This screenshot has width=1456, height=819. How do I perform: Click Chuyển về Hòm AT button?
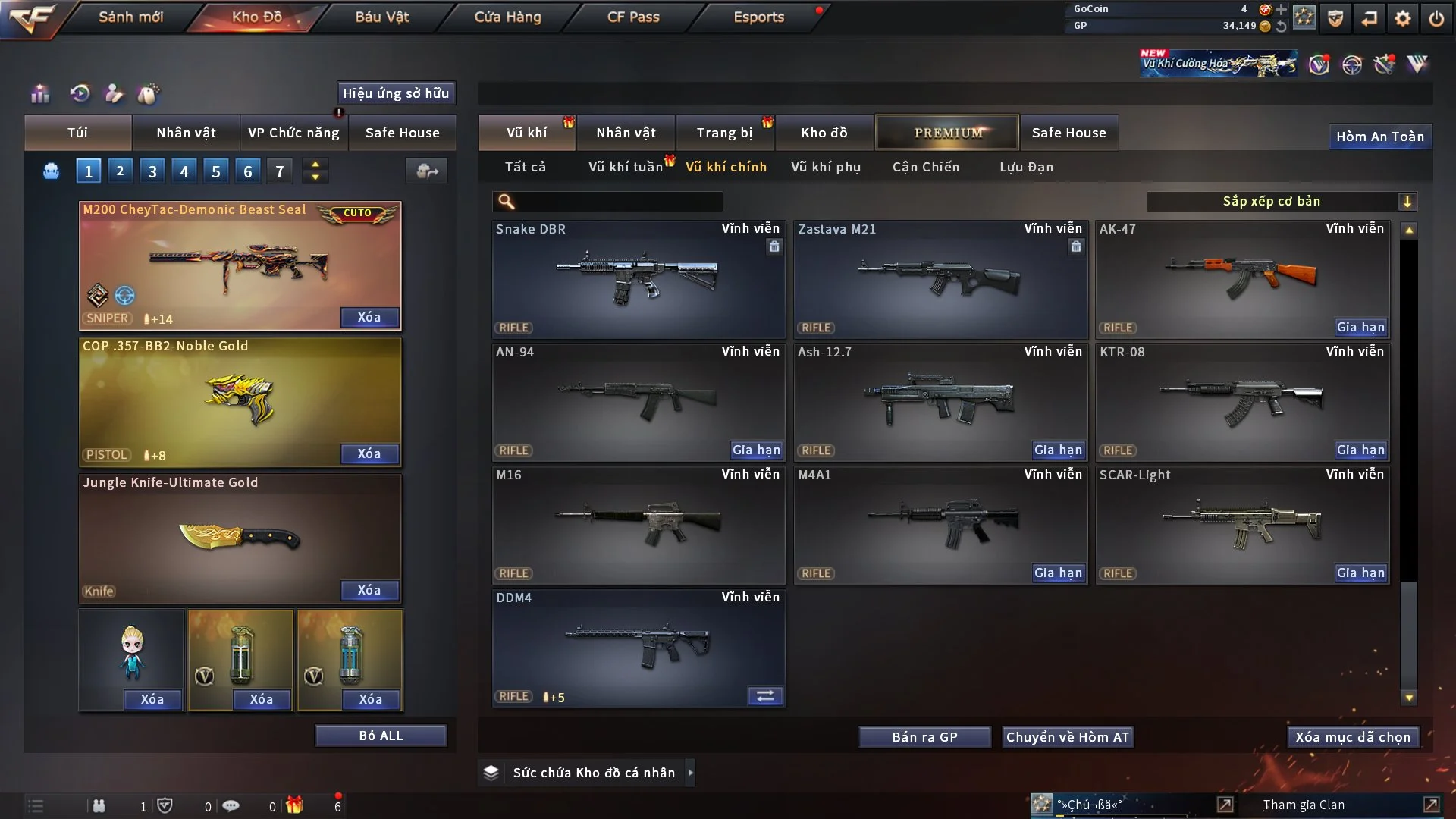pos(1067,737)
